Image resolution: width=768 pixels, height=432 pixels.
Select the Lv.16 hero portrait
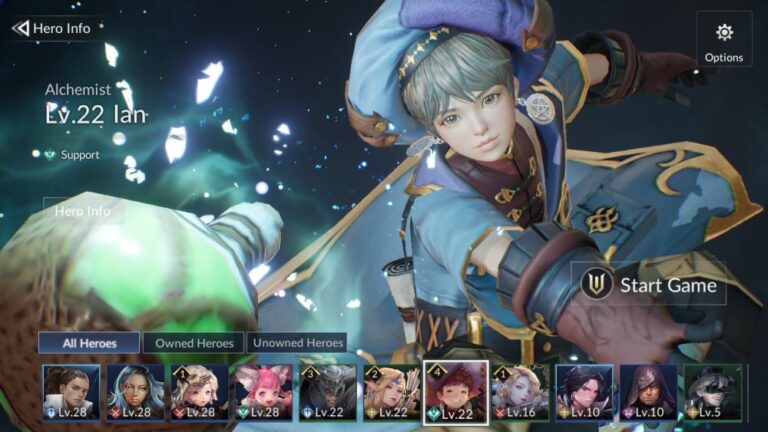(x=520, y=392)
